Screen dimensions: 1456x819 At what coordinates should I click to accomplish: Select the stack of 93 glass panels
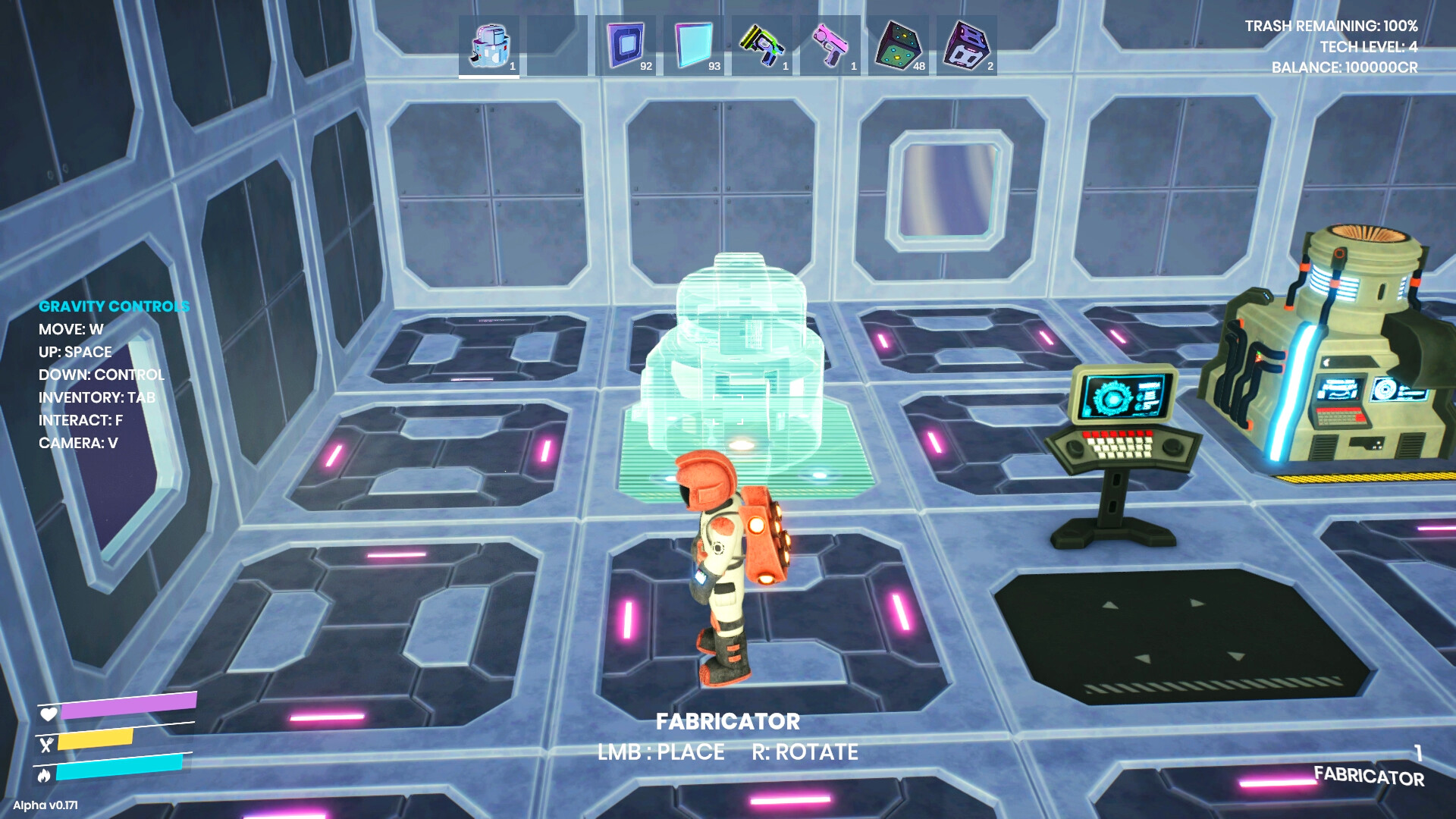(693, 45)
